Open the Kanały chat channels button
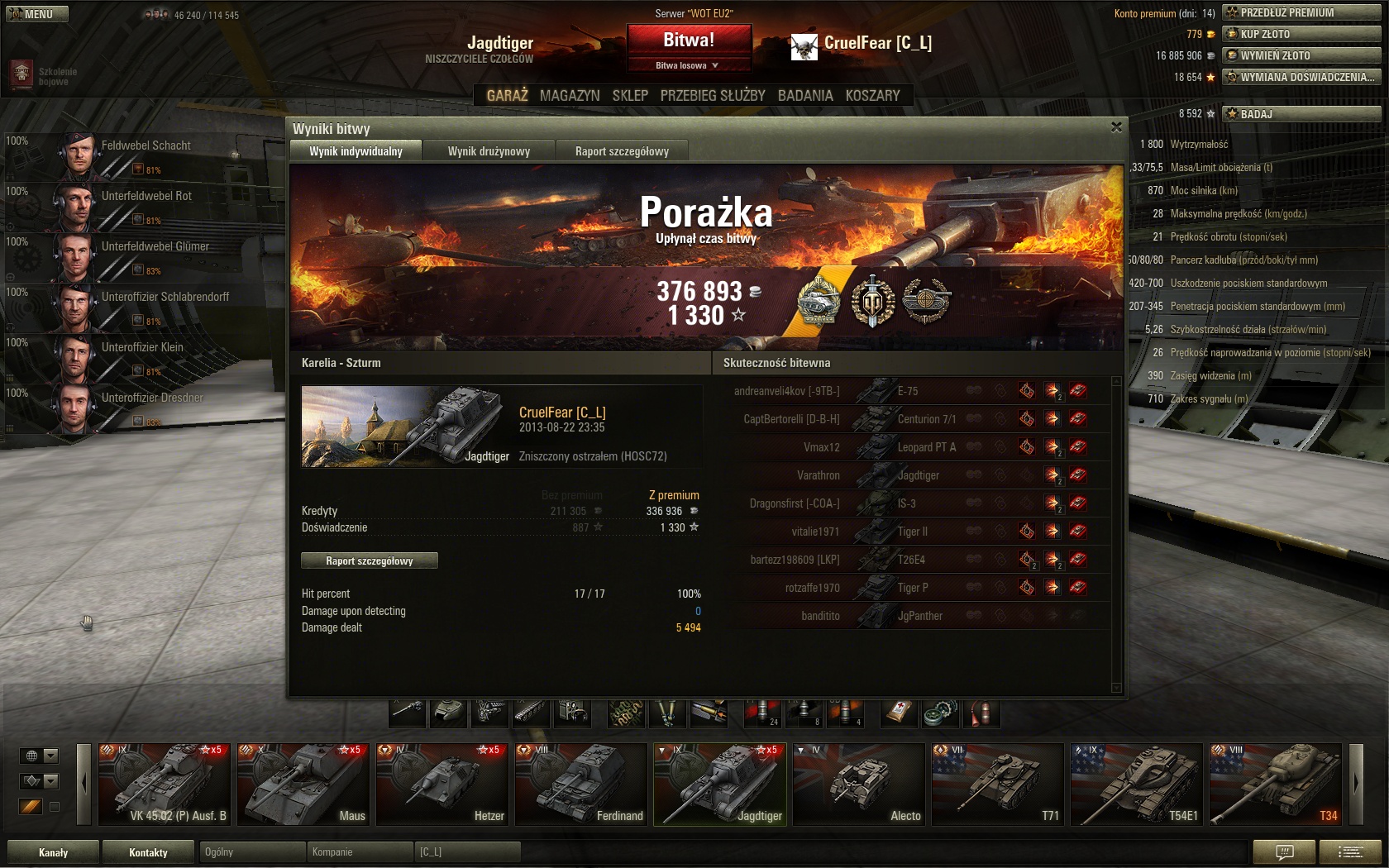 [x=54, y=852]
